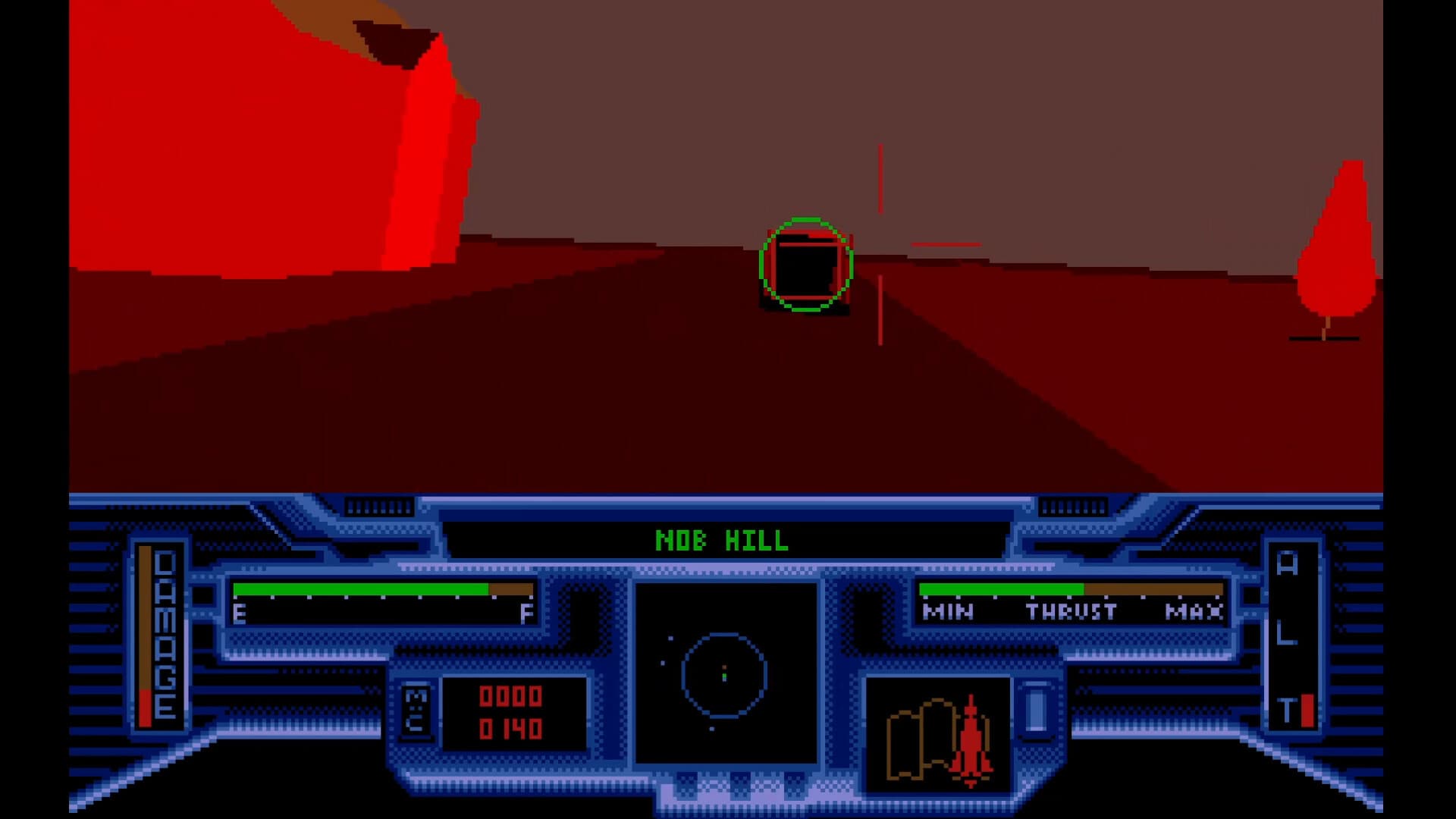Image resolution: width=1456 pixels, height=819 pixels.
Task: Click the E marker on the fuel gauge
Action: [240, 614]
